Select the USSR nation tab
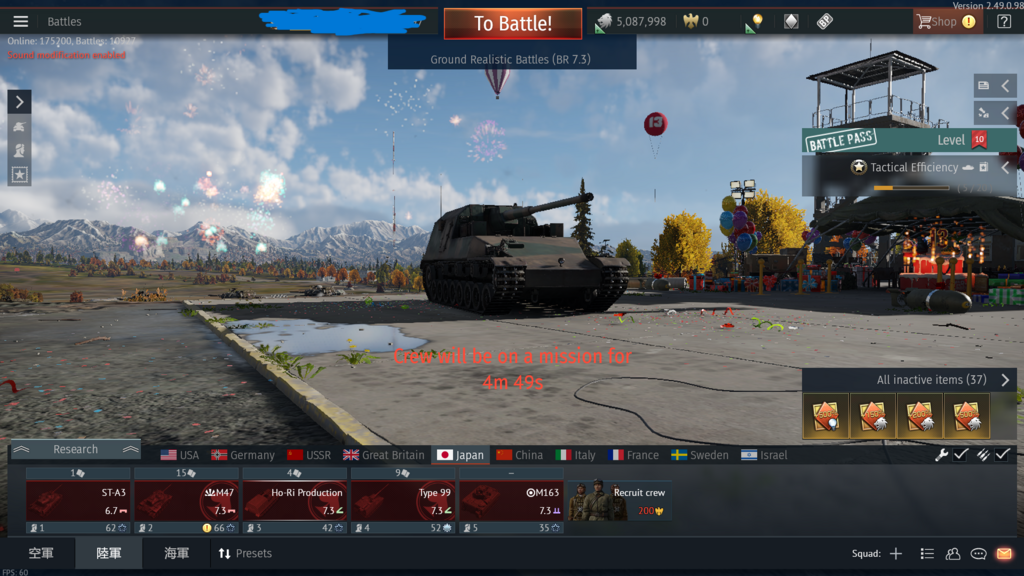Viewport: 1024px width, 576px height. (309, 455)
